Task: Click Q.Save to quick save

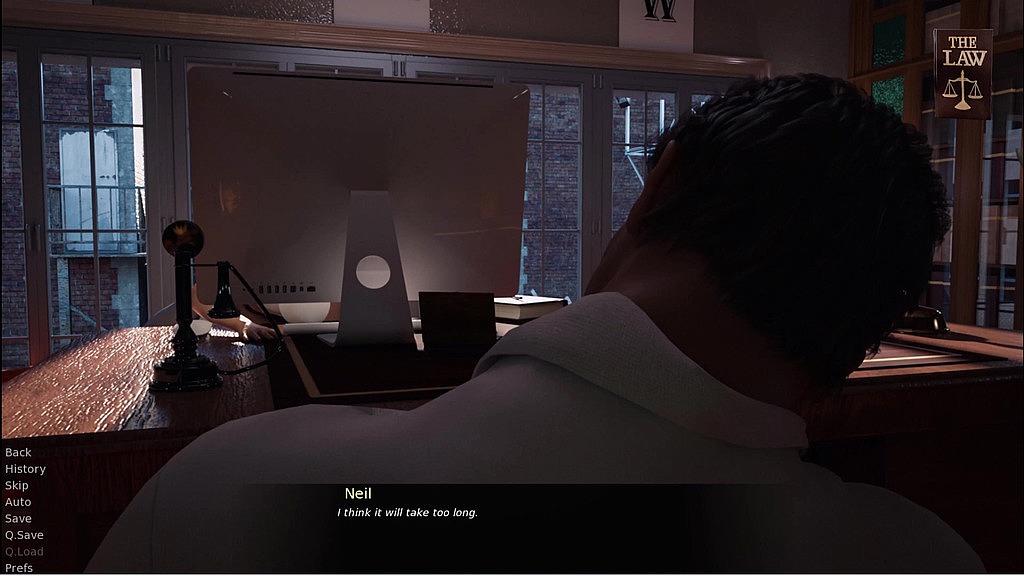Action: [24, 535]
